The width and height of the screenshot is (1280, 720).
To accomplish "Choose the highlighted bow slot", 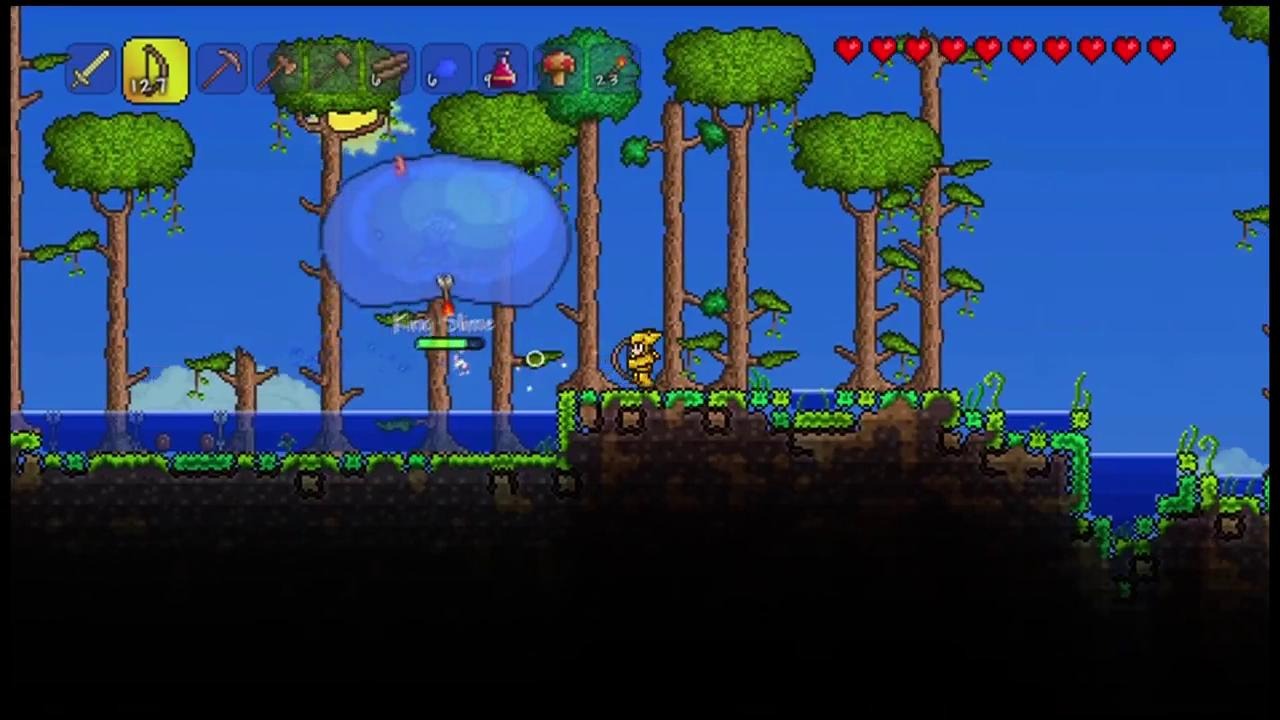I will [155, 71].
